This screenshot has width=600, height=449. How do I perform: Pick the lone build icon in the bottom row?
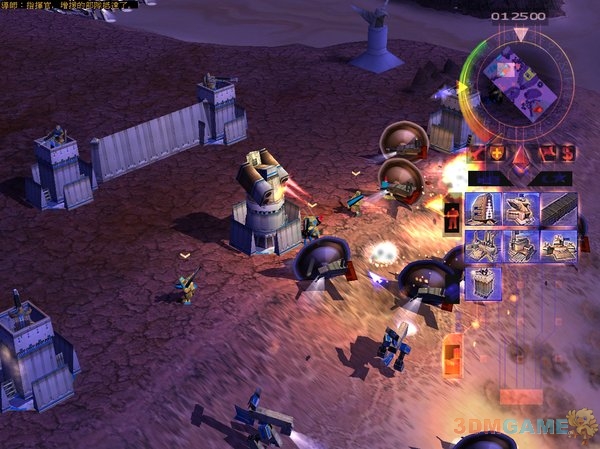(x=483, y=284)
